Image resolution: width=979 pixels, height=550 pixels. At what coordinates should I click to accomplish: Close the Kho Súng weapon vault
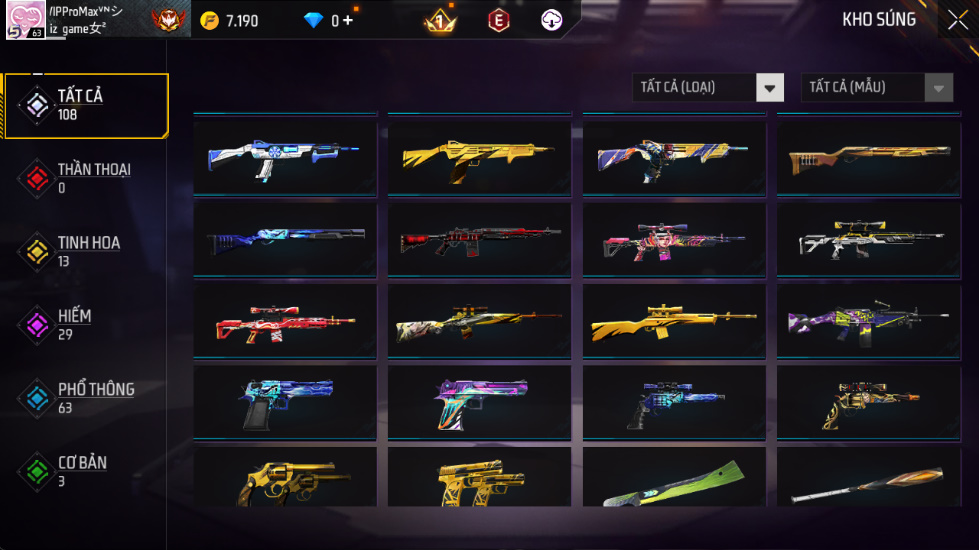tap(957, 20)
